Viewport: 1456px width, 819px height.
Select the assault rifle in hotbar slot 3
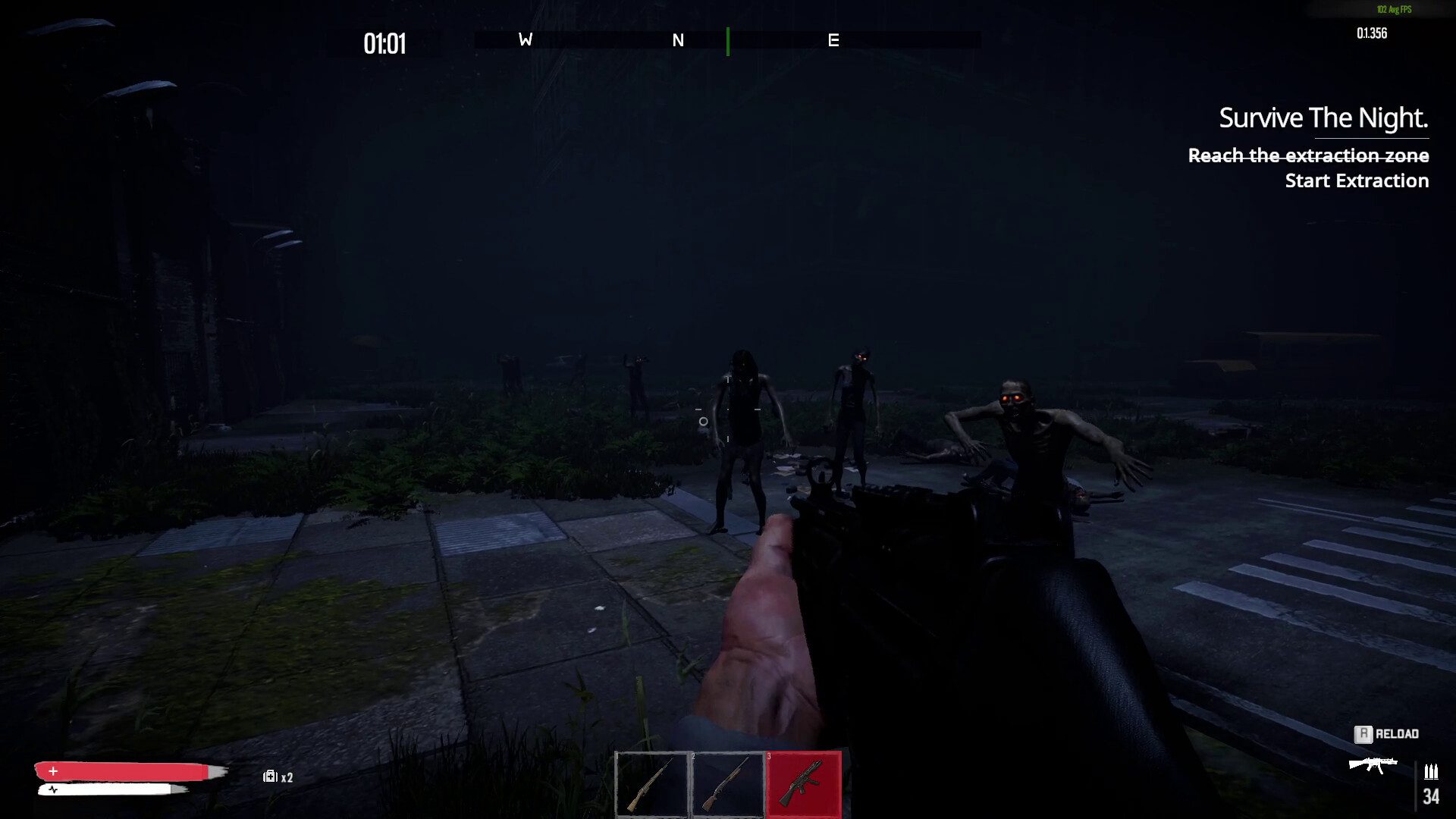(803, 785)
